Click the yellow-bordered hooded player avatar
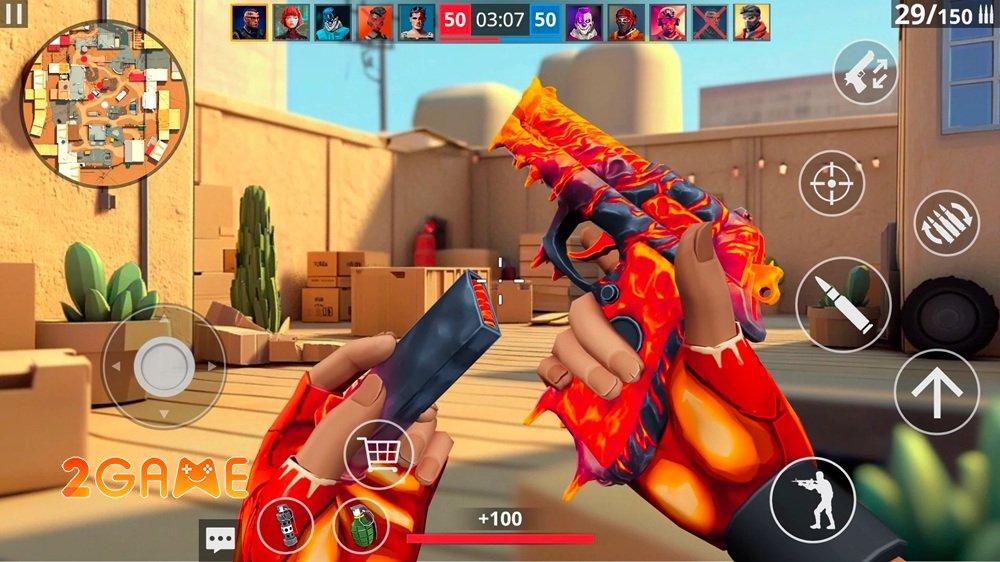The height and width of the screenshot is (562, 1000). (752, 22)
